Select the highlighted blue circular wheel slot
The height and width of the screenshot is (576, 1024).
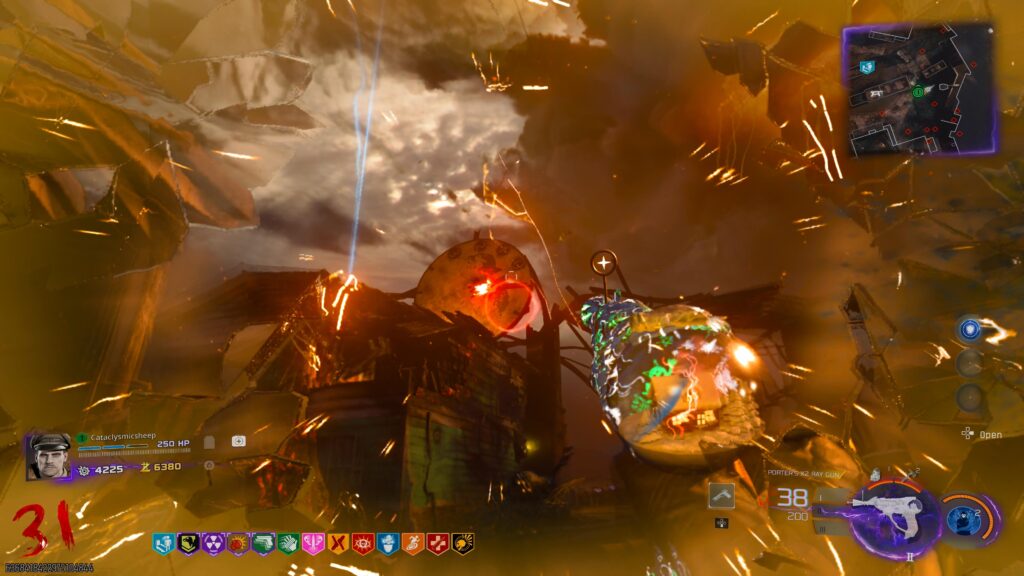(x=968, y=329)
